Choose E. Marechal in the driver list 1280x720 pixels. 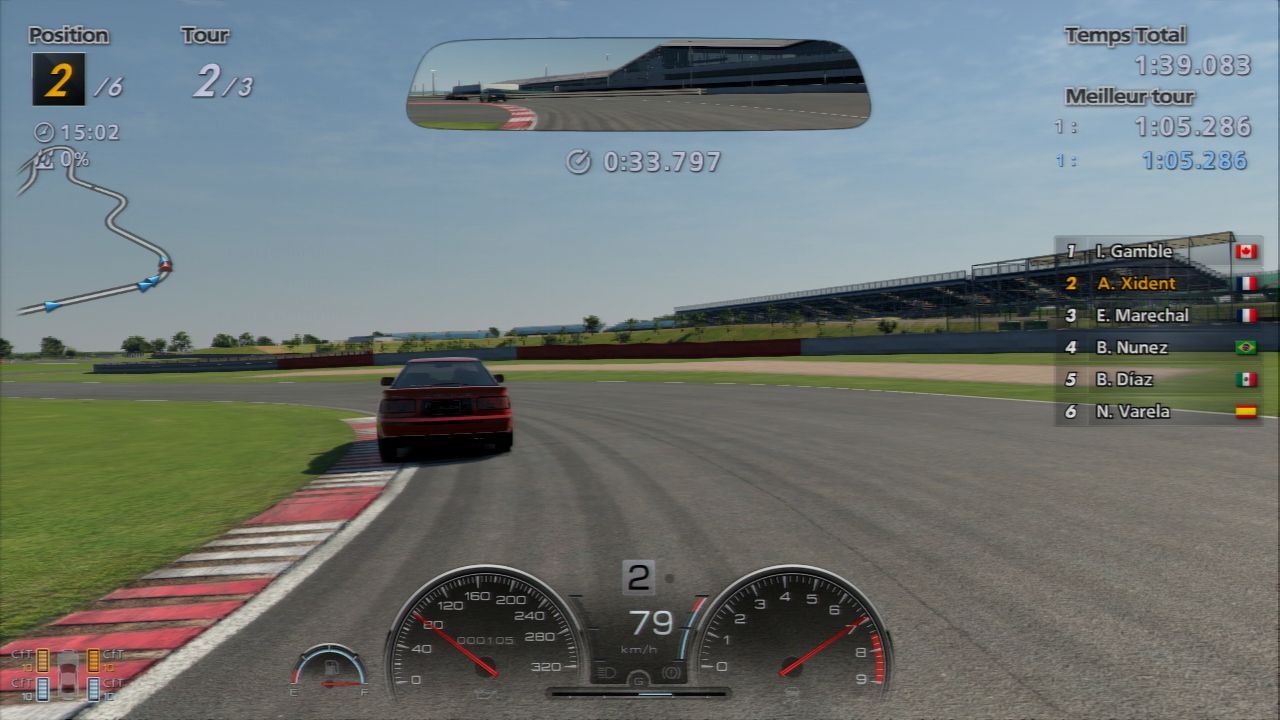pos(1158,315)
